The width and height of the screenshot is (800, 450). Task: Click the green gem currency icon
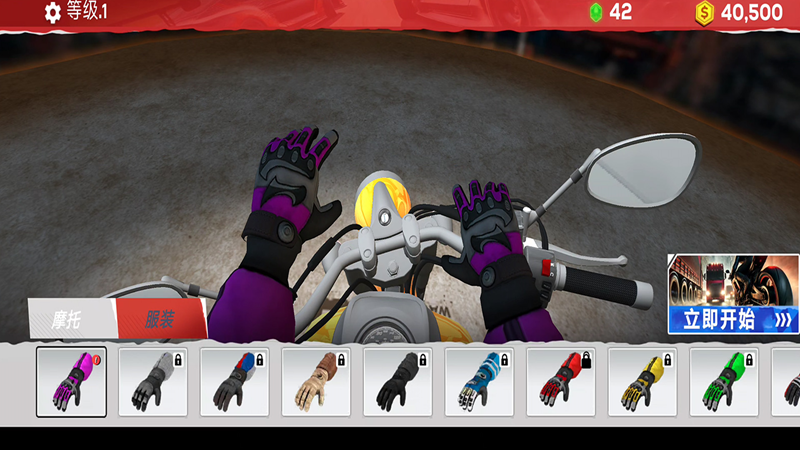[595, 13]
